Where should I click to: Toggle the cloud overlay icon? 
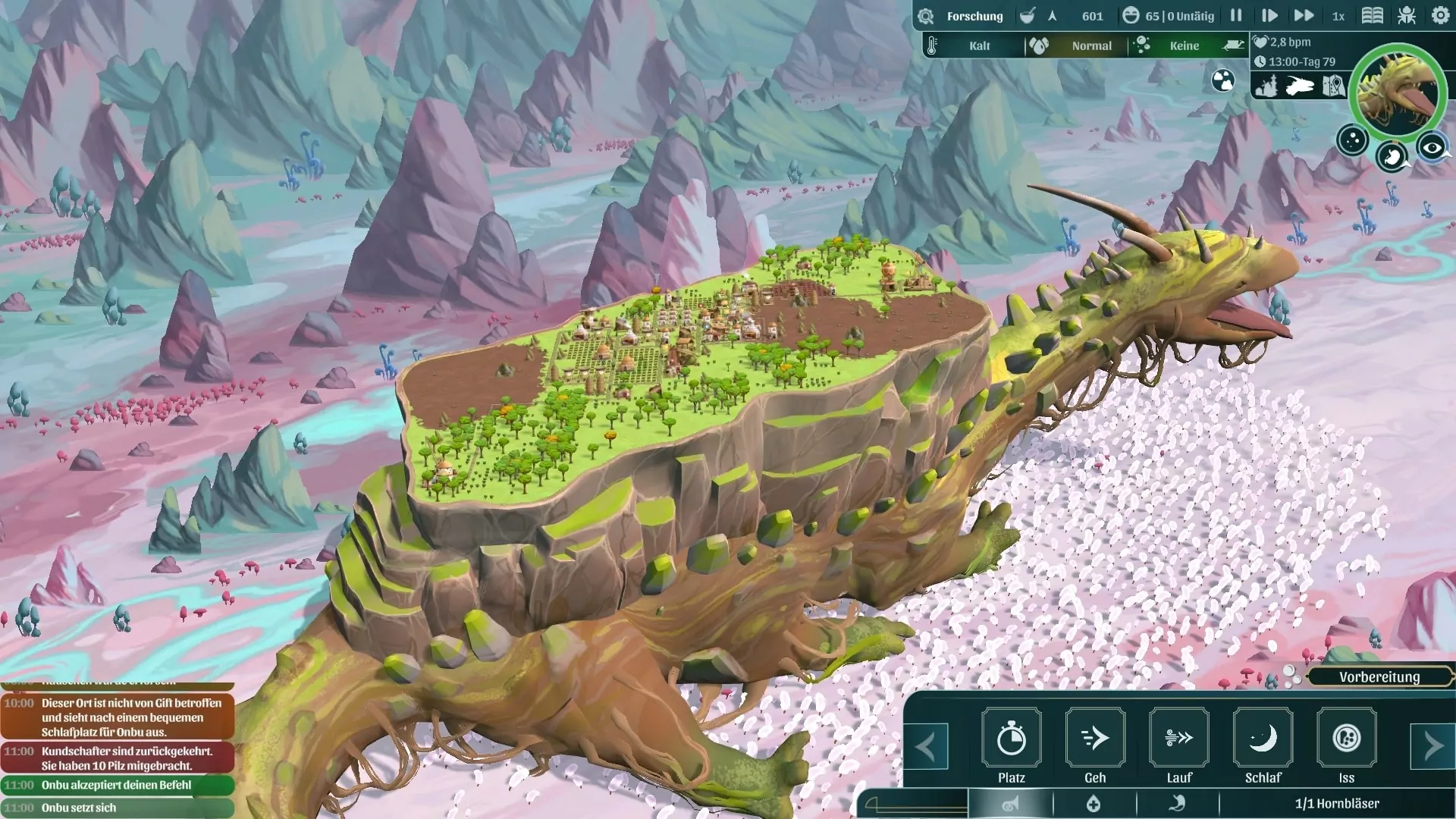coord(1222,80)
